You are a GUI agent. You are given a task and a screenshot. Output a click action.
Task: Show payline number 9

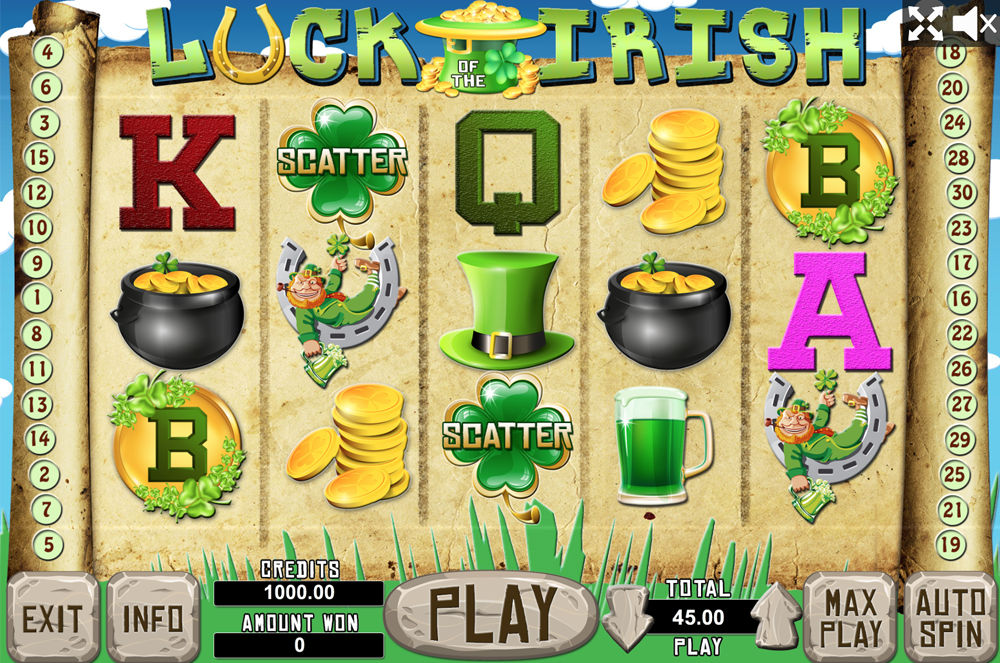(x=38, y=264)
